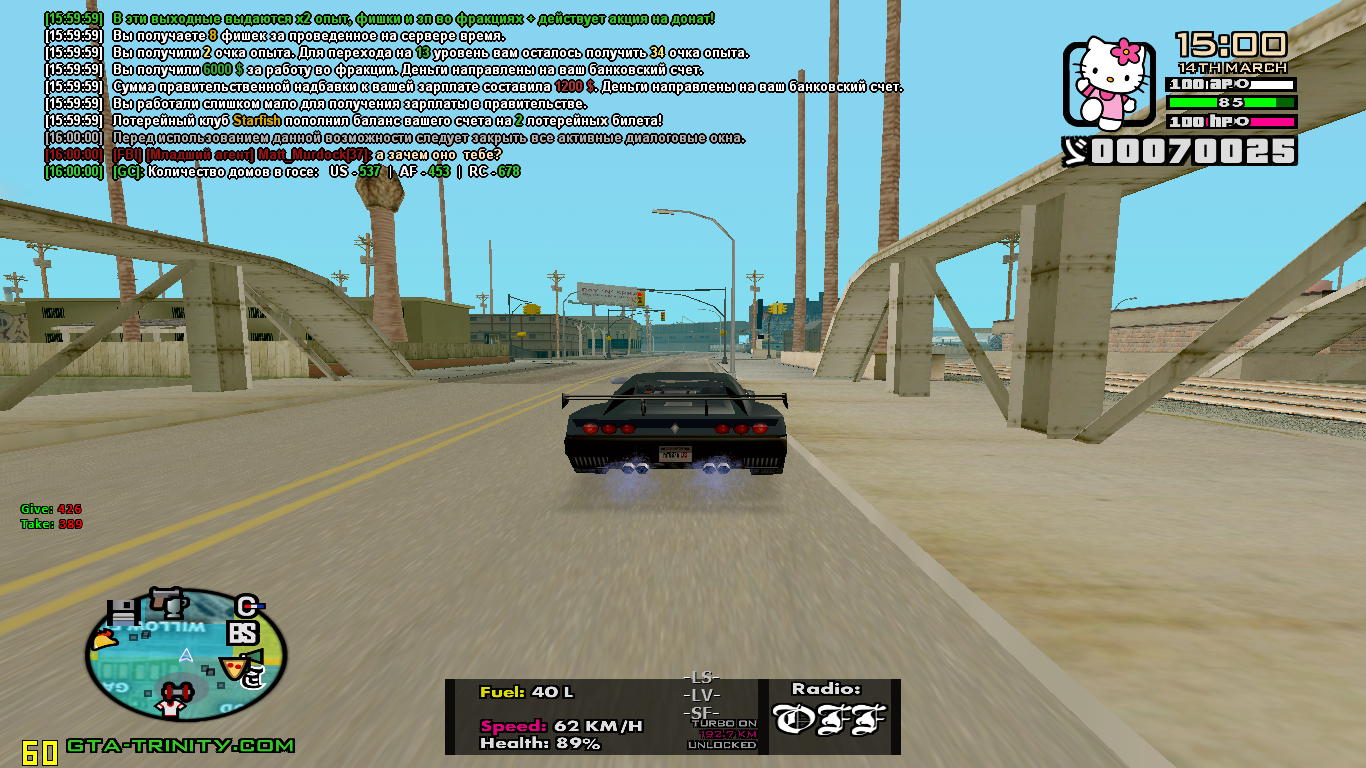Select the floppy disk save marker
1366x768 pixels.
click(123, 613)
